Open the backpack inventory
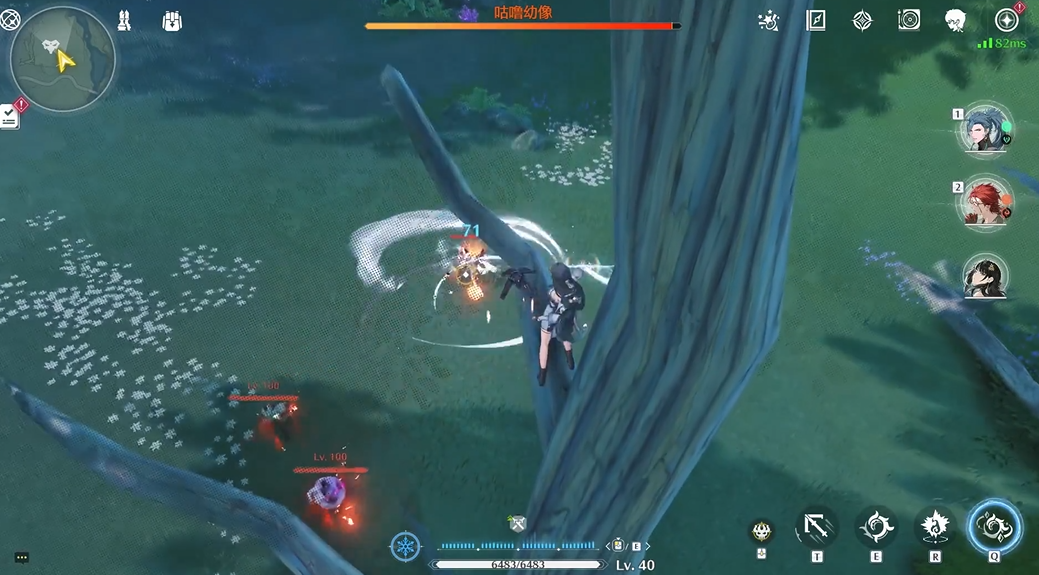 point(171,21)
